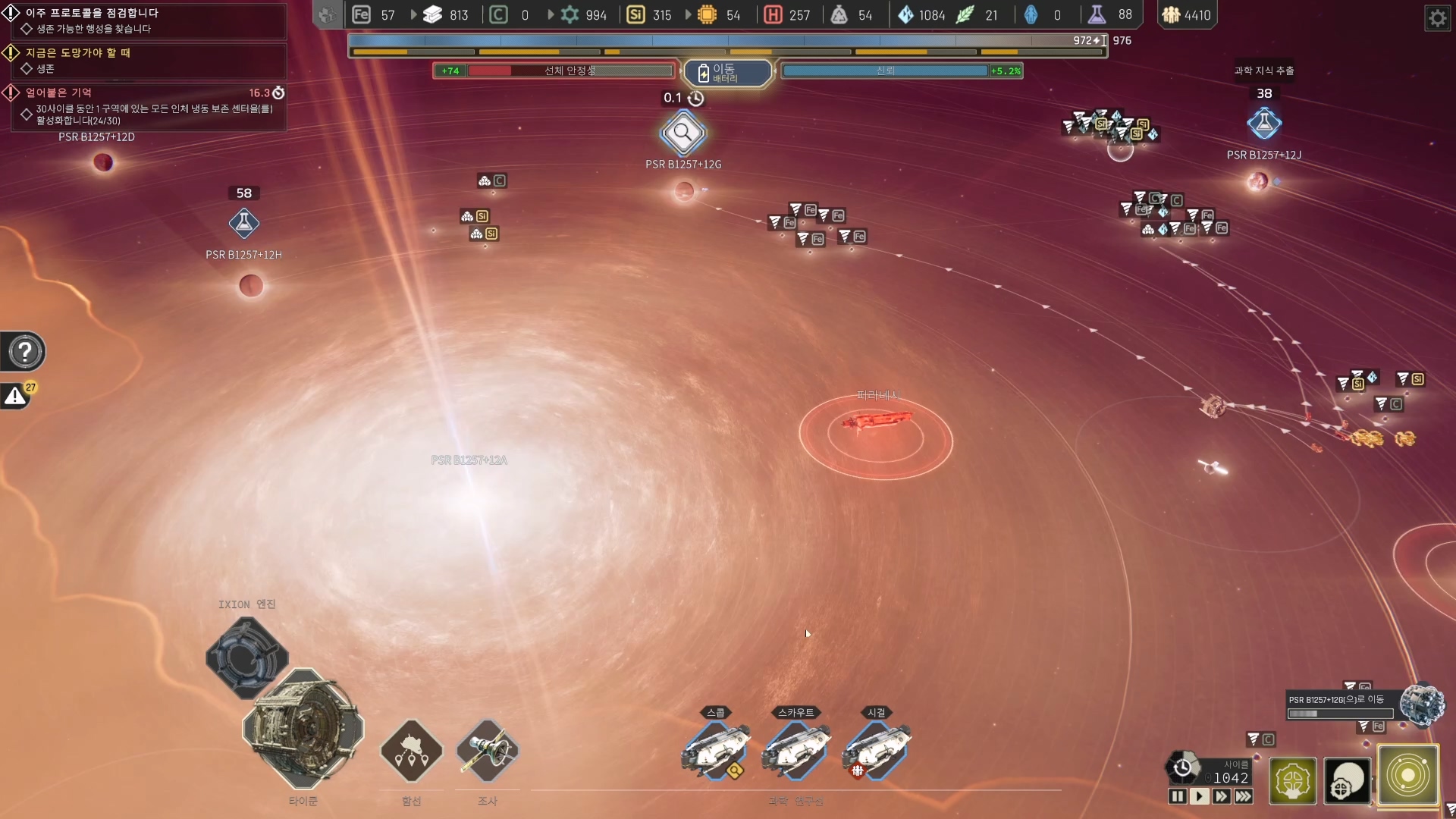Switch to the station interior gear view
1456x819 pixels.
1292,780
